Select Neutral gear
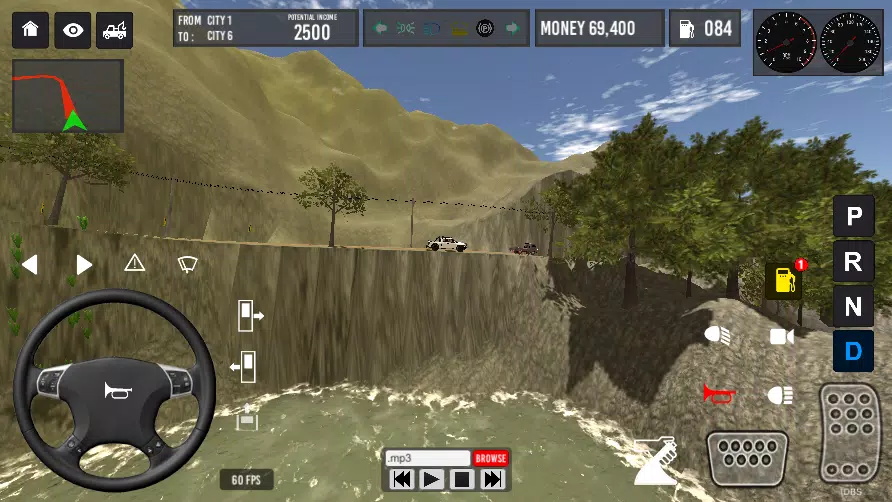892x502 pixels. point(853,307)
